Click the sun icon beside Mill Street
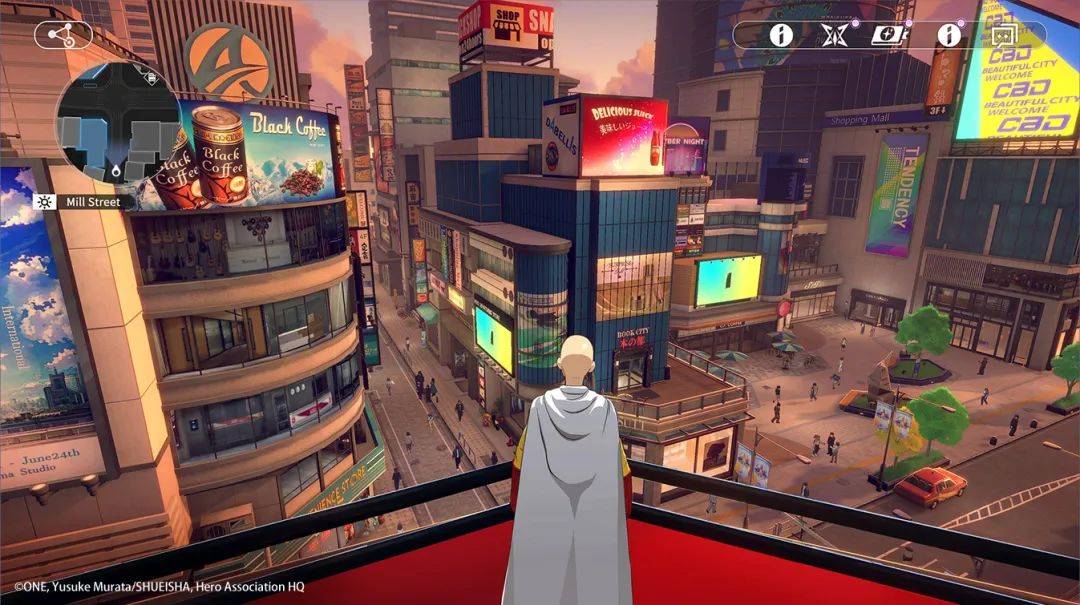1080x605 pixels. point(43,202)
